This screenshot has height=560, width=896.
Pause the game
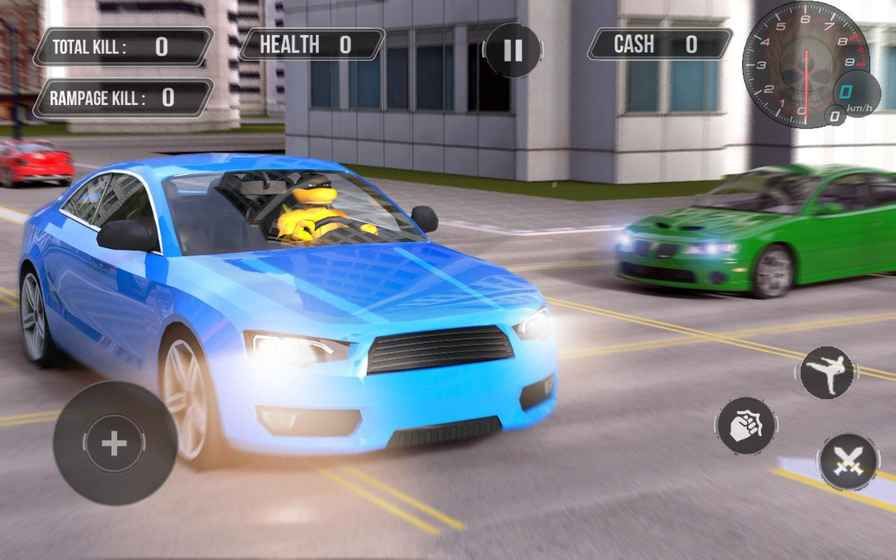(x=512, y=50)
